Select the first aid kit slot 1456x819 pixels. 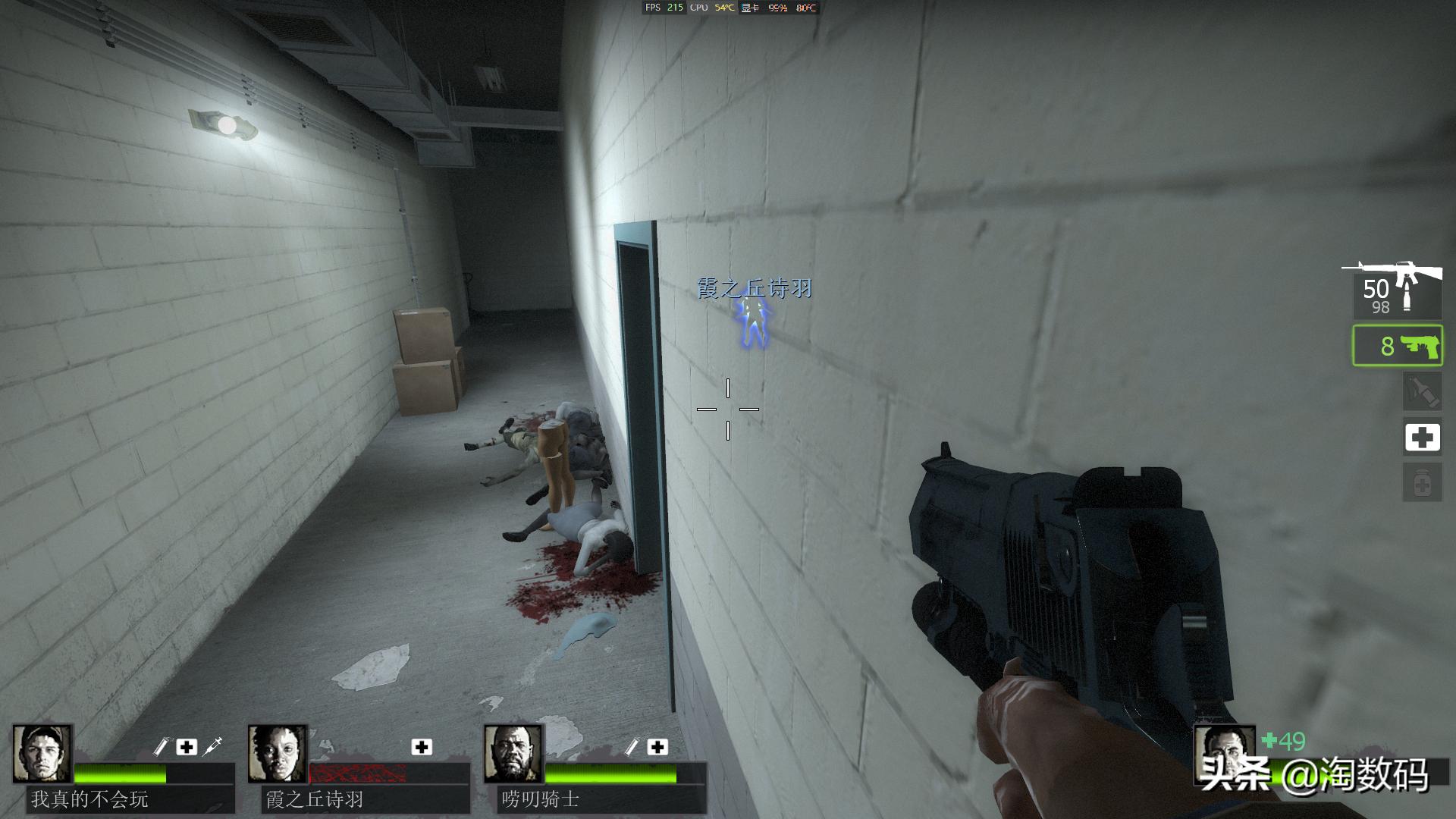[1422, 438]
